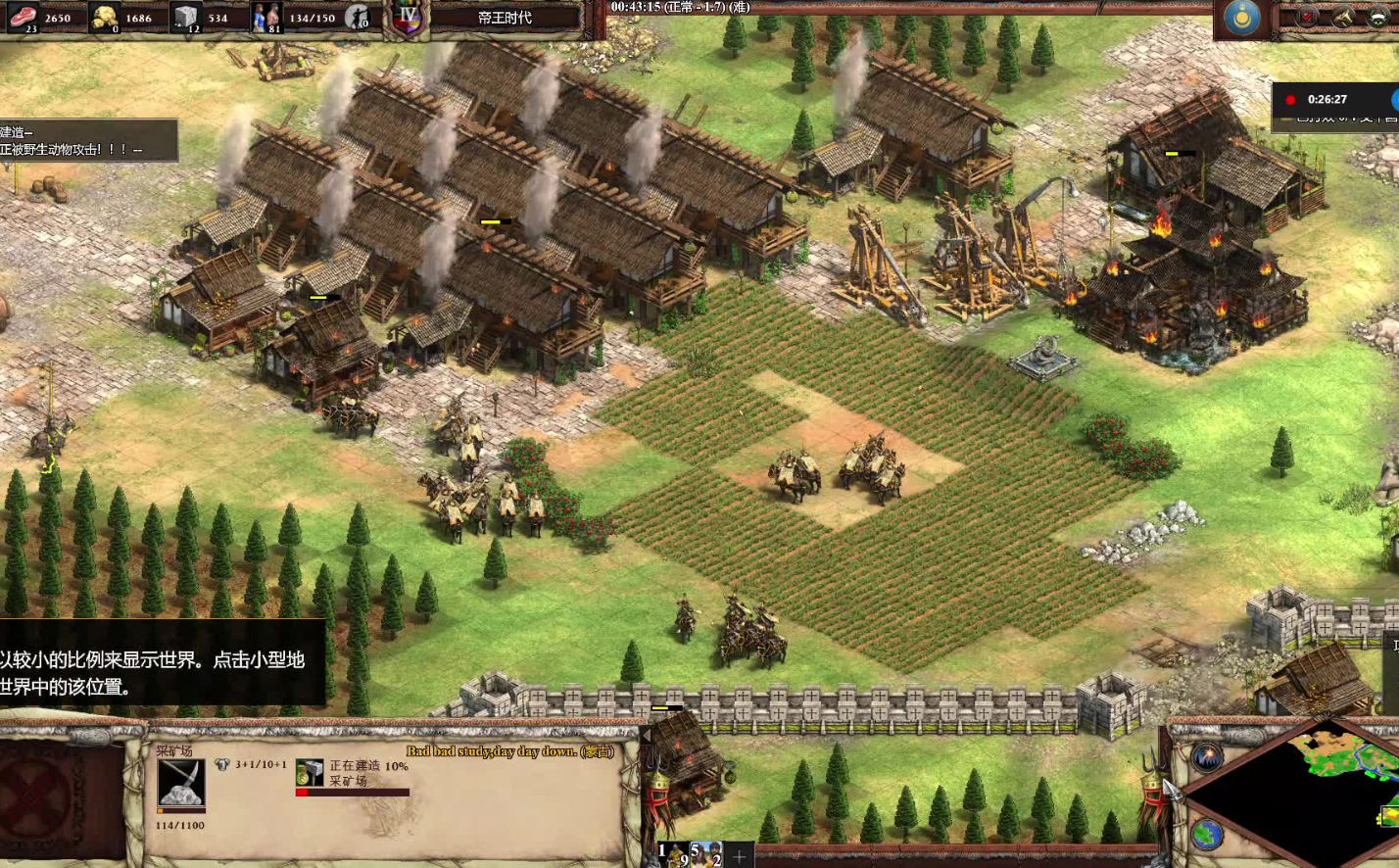Image resolution: width=1399 pixels, height=868 pixels.
Task: Click the plus button beside control groups
Action: [x=740, y=857]
